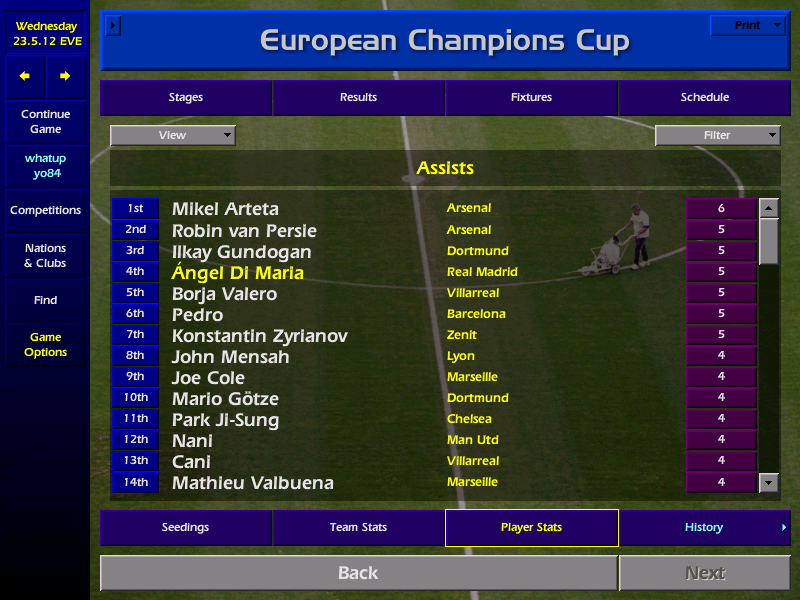This screenshot has width=800, height=600.
Task: Open the Find menu
Action: click(x=45, y=300)
